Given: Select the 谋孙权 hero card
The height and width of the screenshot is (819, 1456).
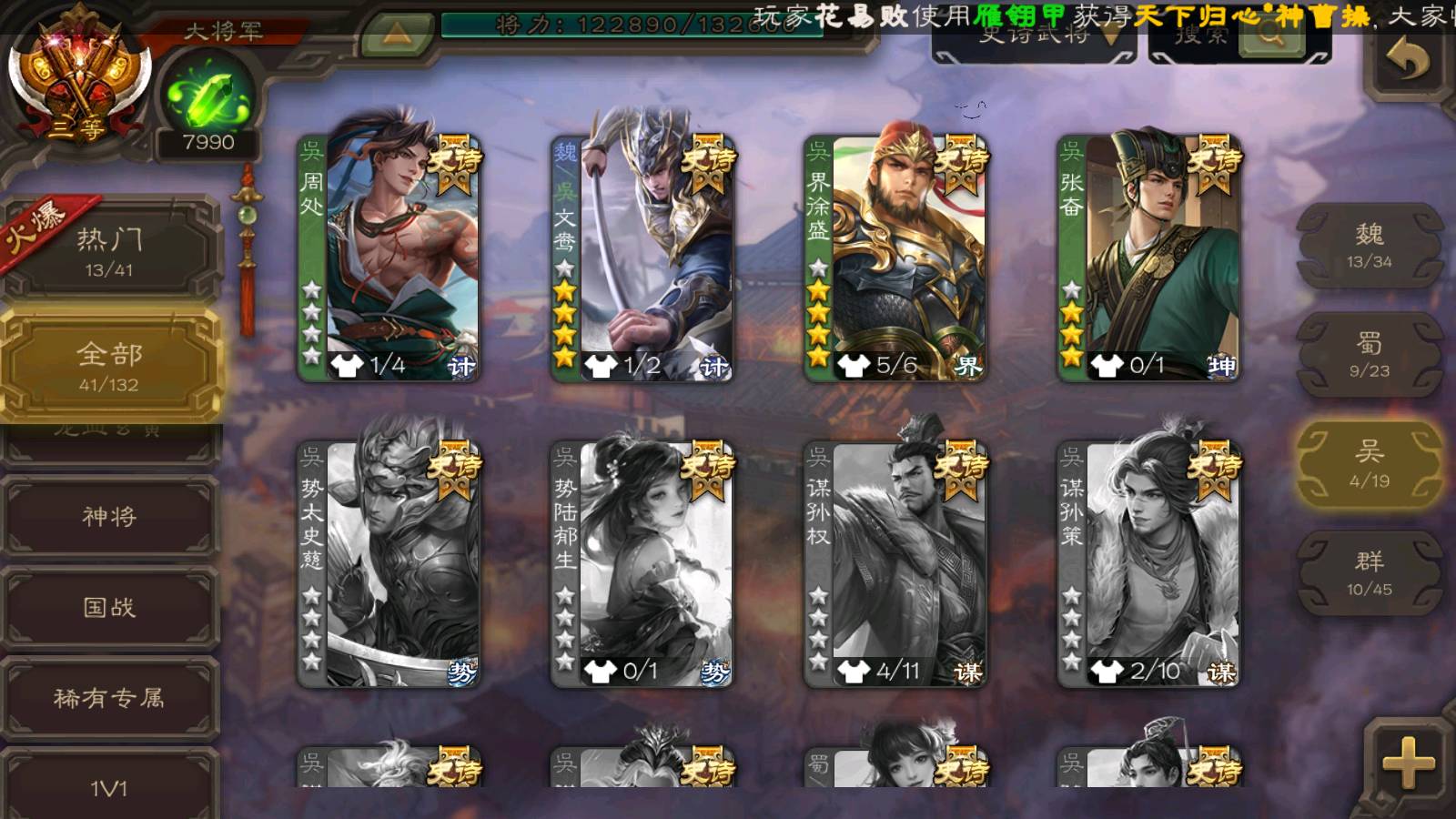Looking at the screenshot, I should pos(895,563).
